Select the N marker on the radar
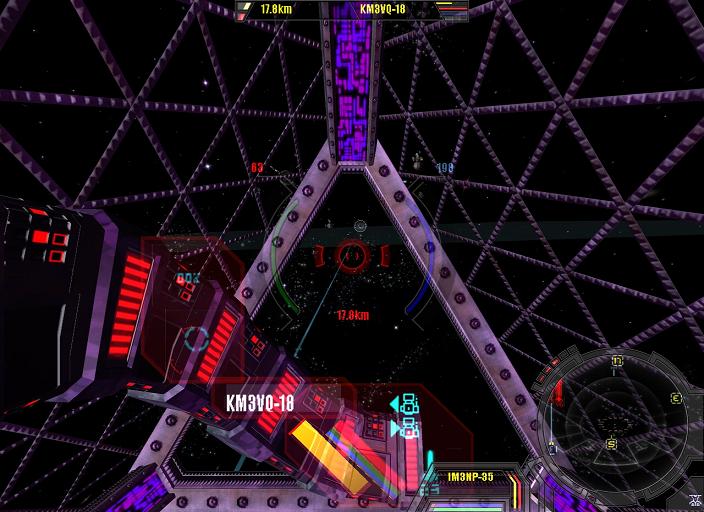Image resolution: width=704 pixels, height=512 pixels. 617,360
